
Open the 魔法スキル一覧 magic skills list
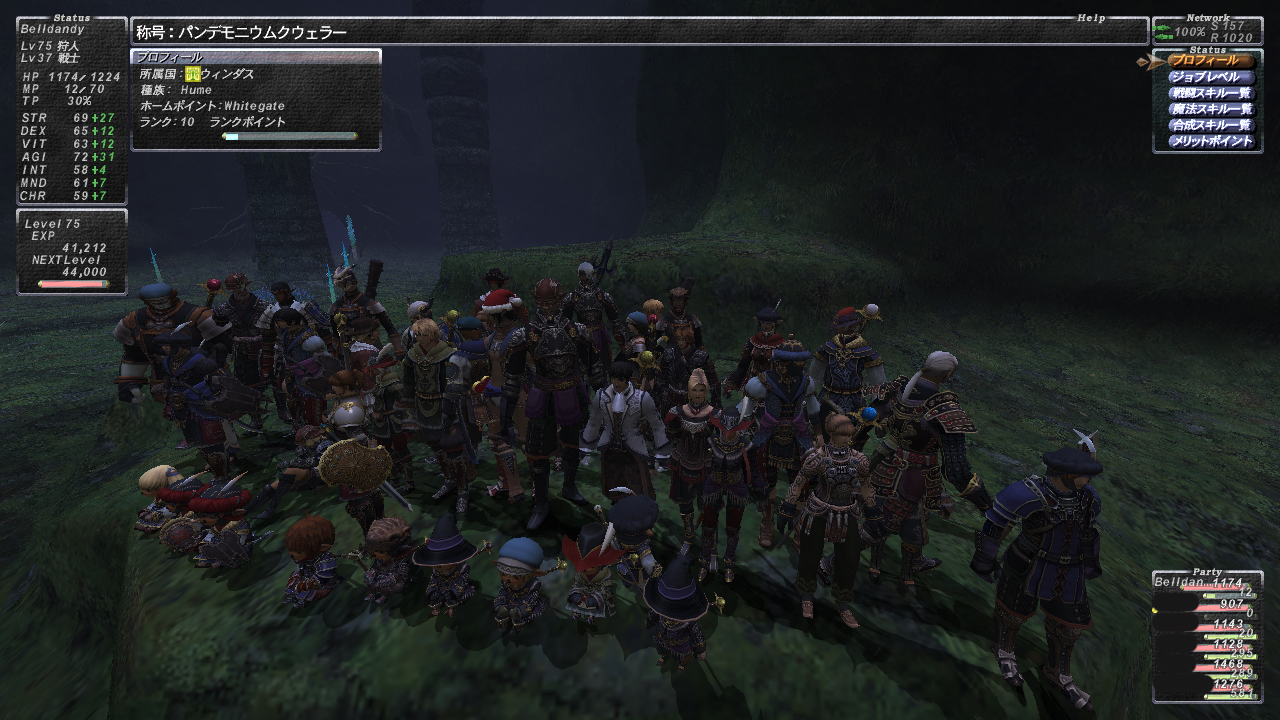coord(1210,109)
